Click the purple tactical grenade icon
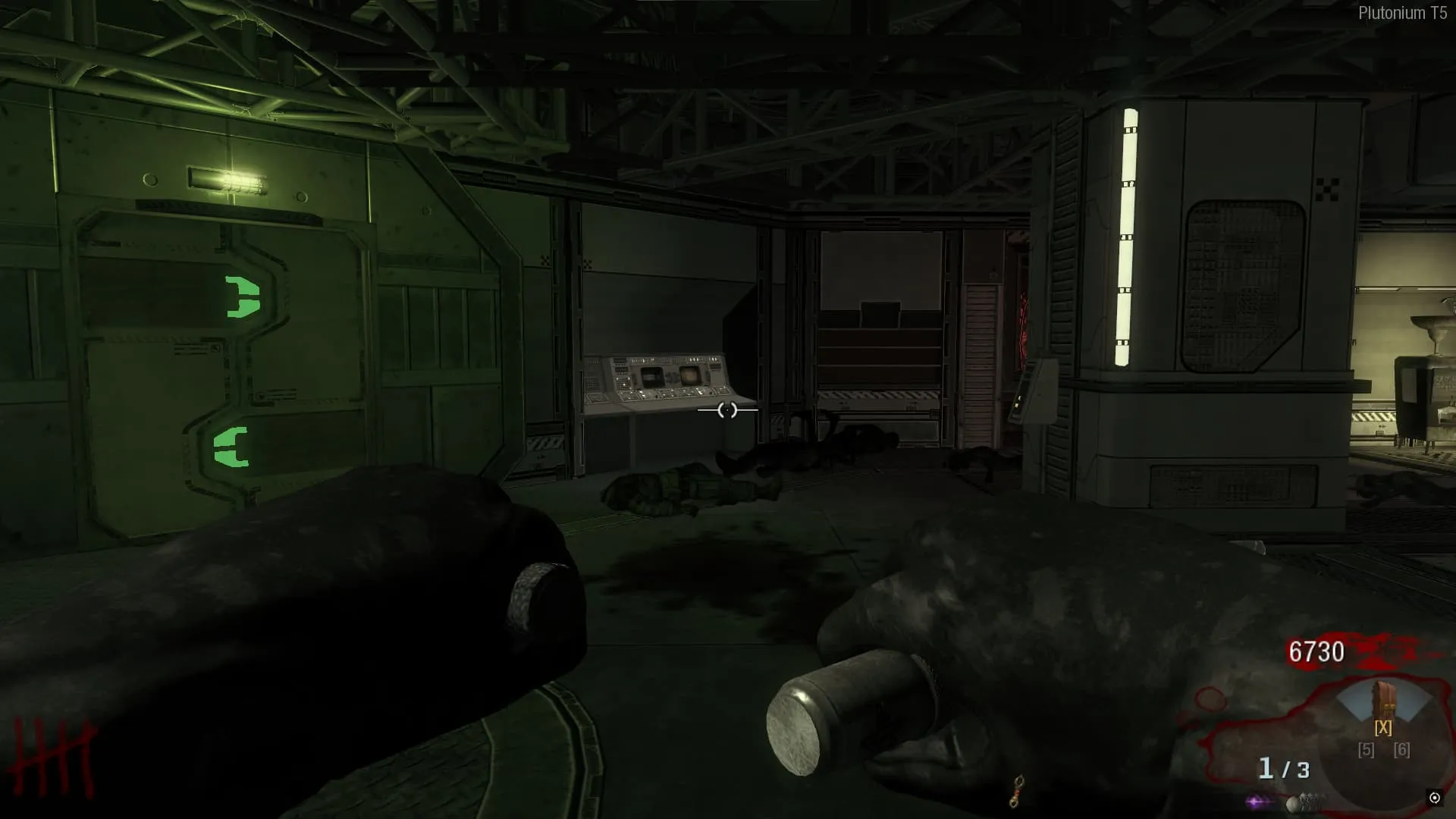Screen dimensions: 1456x819 pyautogui.click(x=1256, y=801)
